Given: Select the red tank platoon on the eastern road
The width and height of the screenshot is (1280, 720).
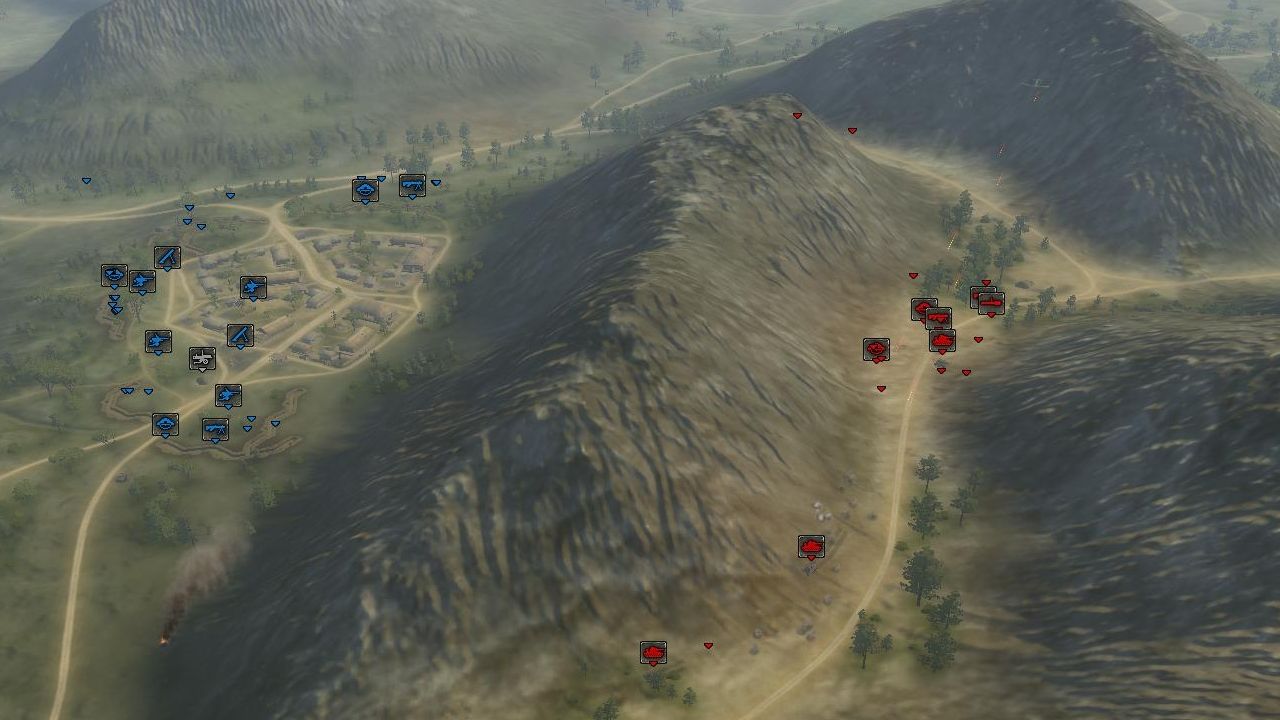Looking at the screenshot, I should point(942,340).
